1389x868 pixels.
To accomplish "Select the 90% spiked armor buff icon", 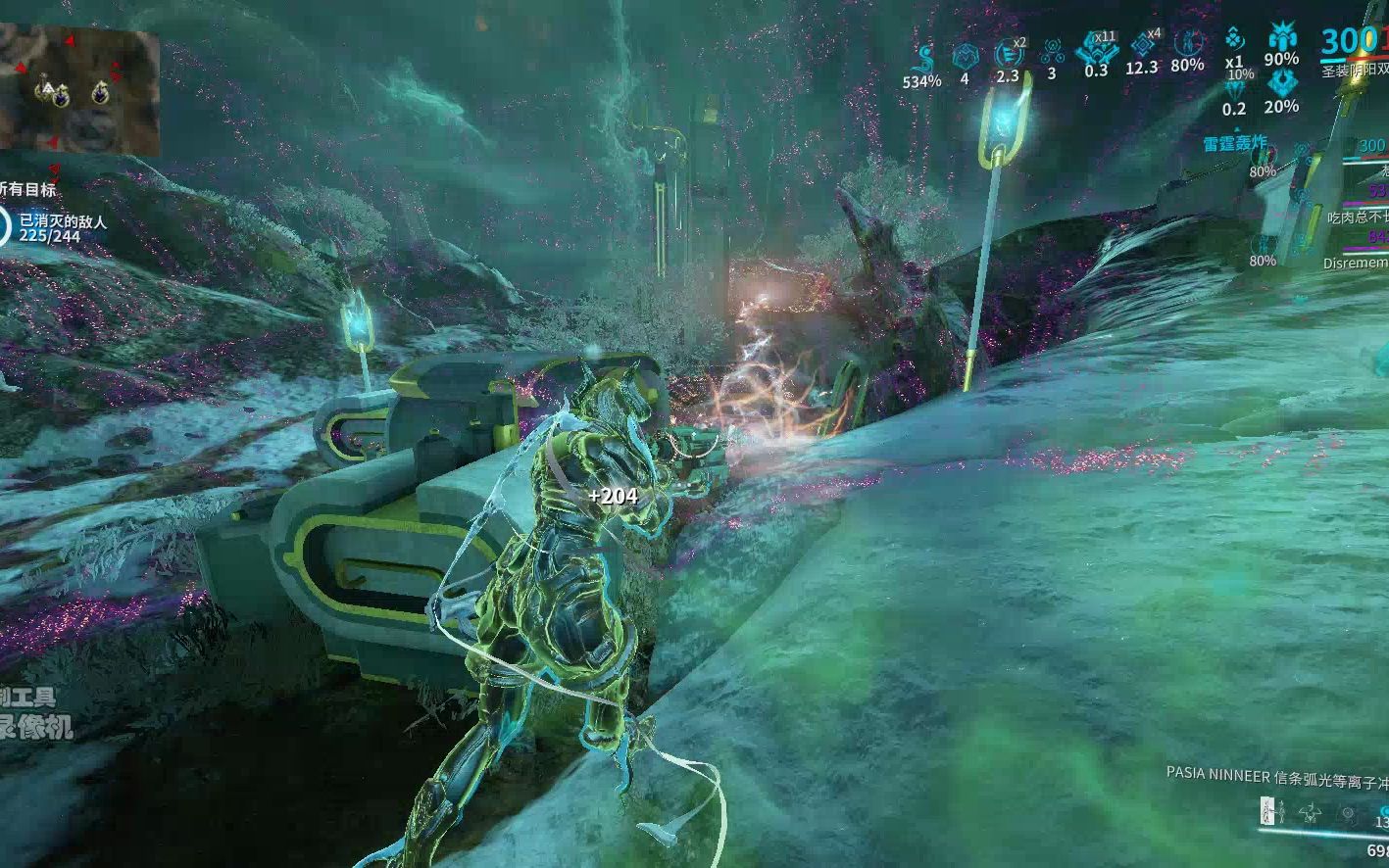I will point(1281,39).
